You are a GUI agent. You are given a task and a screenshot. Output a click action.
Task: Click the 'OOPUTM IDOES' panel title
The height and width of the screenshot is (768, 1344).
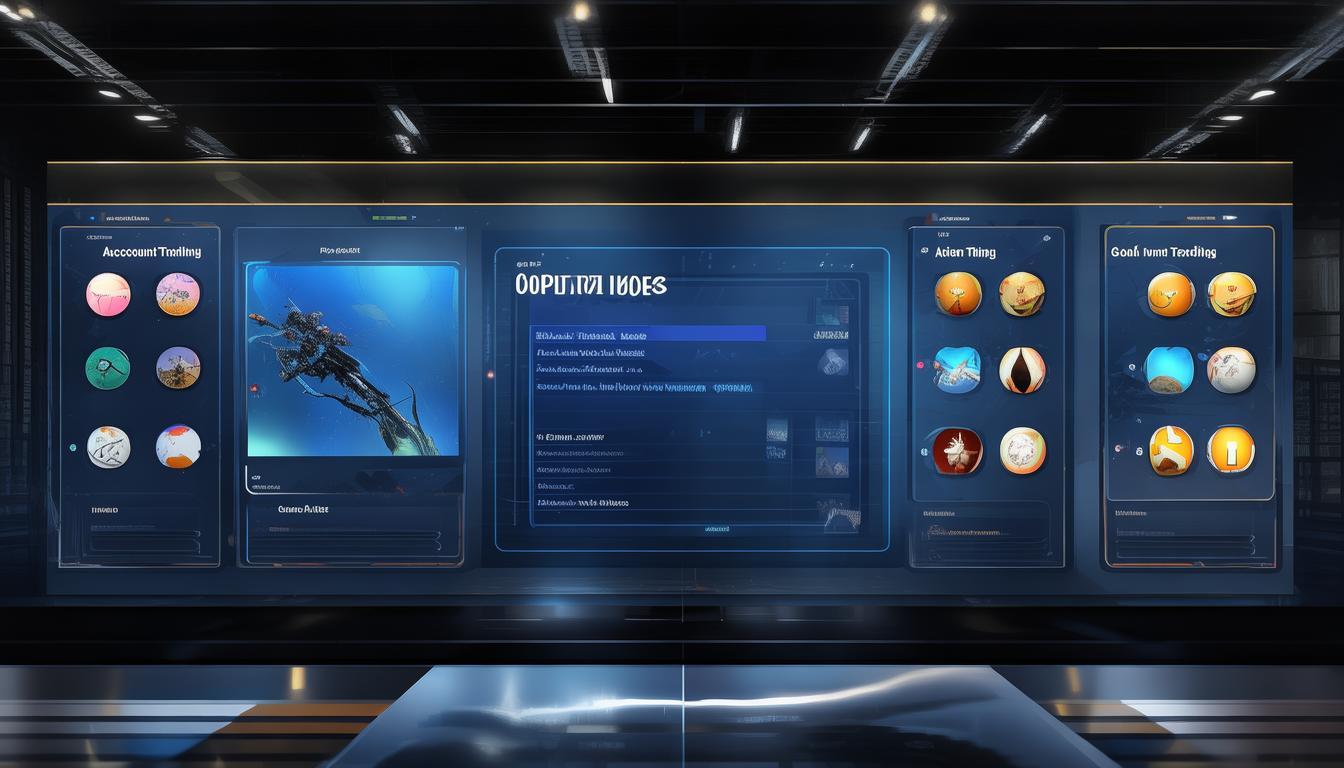pos(590,285)
